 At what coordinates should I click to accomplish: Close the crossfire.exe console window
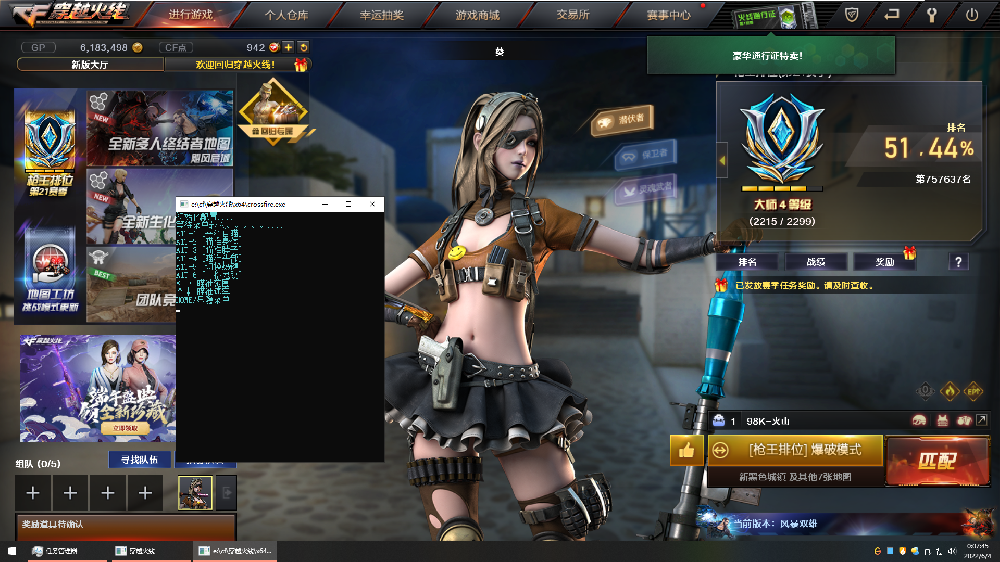(x=371, y=203)
